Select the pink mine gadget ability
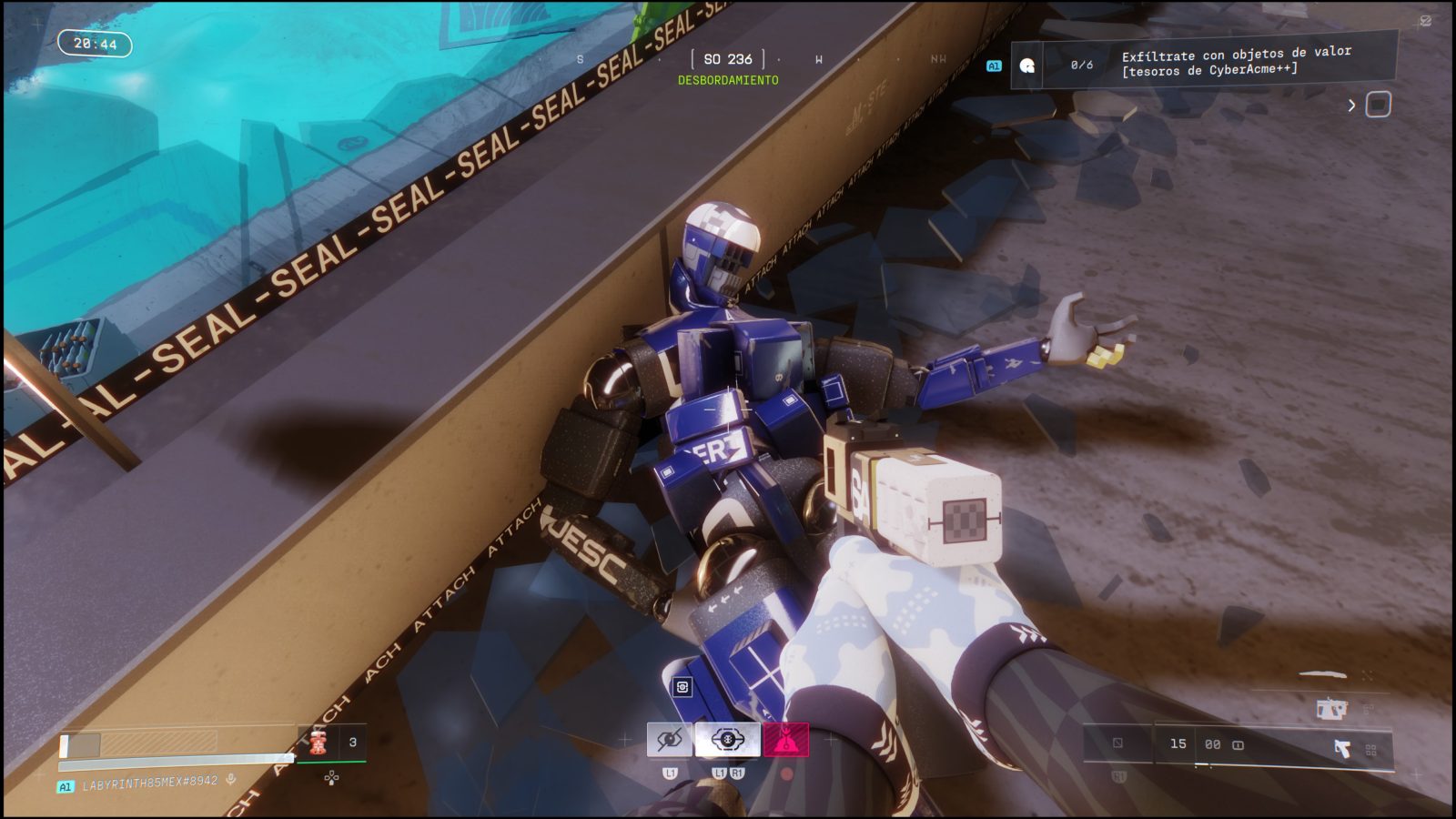 [786, 740]
